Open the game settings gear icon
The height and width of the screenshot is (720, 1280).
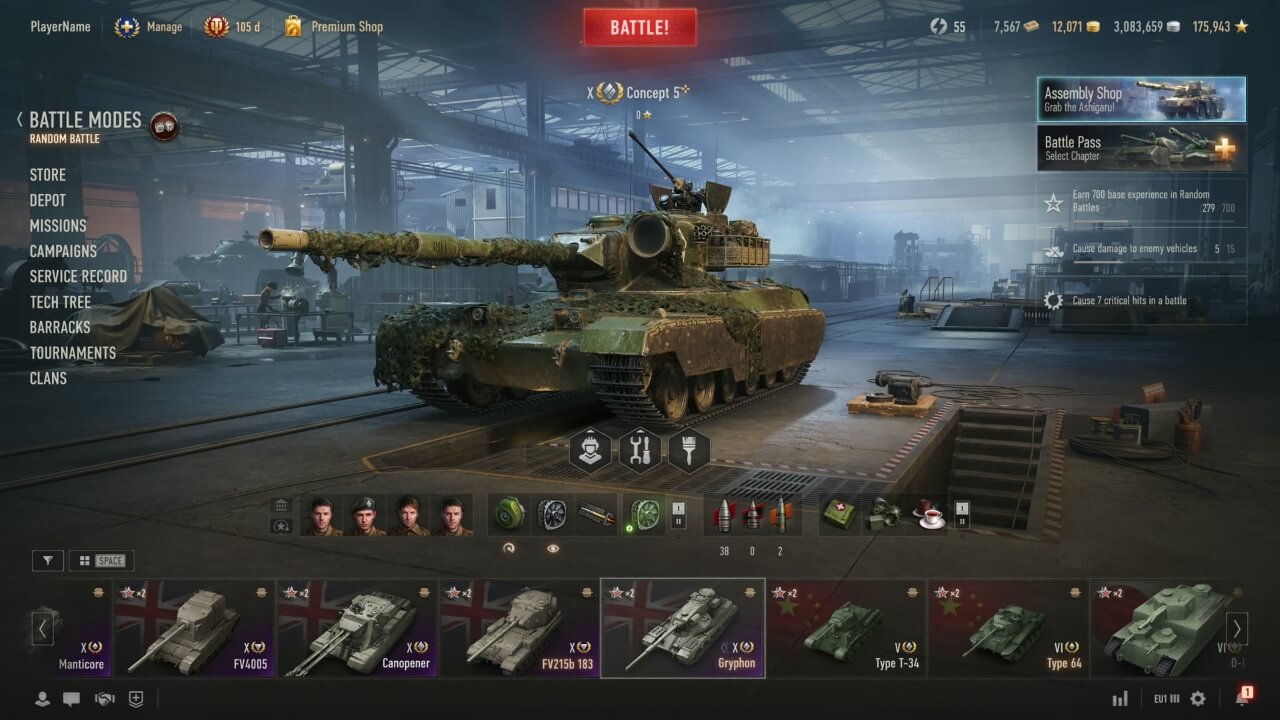point(1198,699)
